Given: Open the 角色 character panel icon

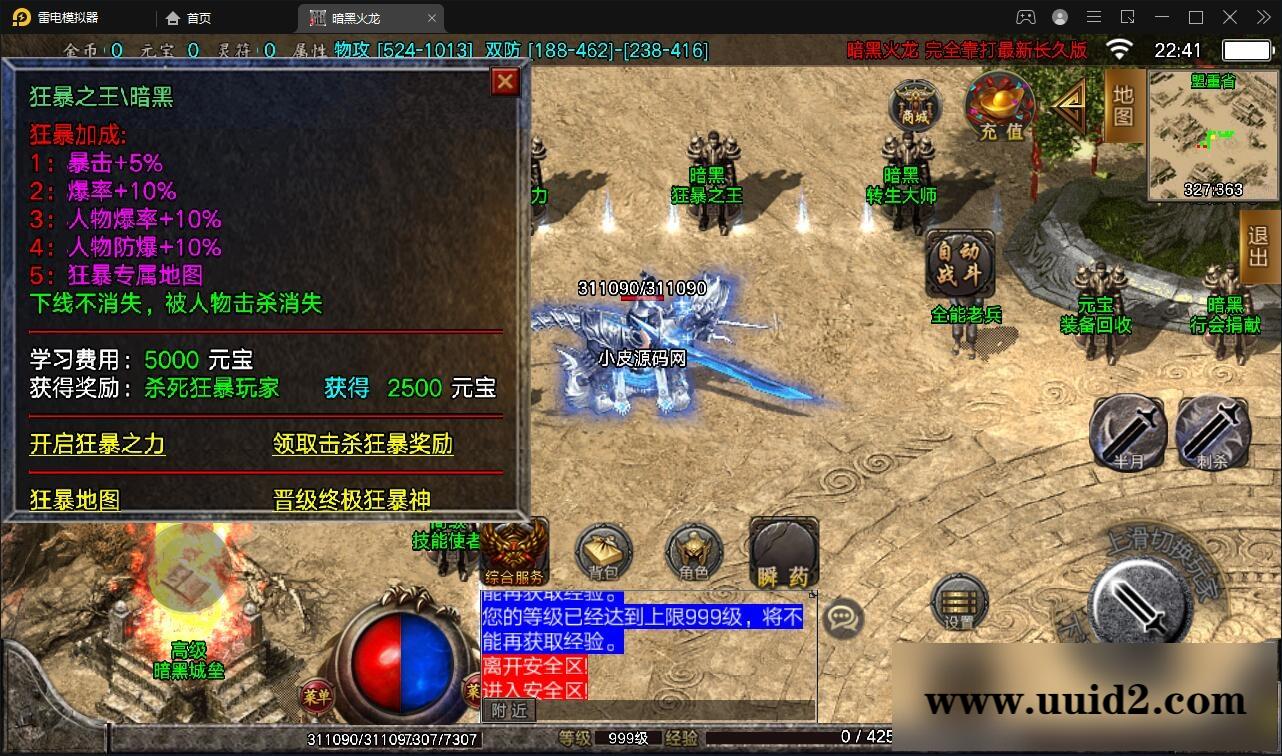Looking at the screenshot, I should click(x=693, y=554).
